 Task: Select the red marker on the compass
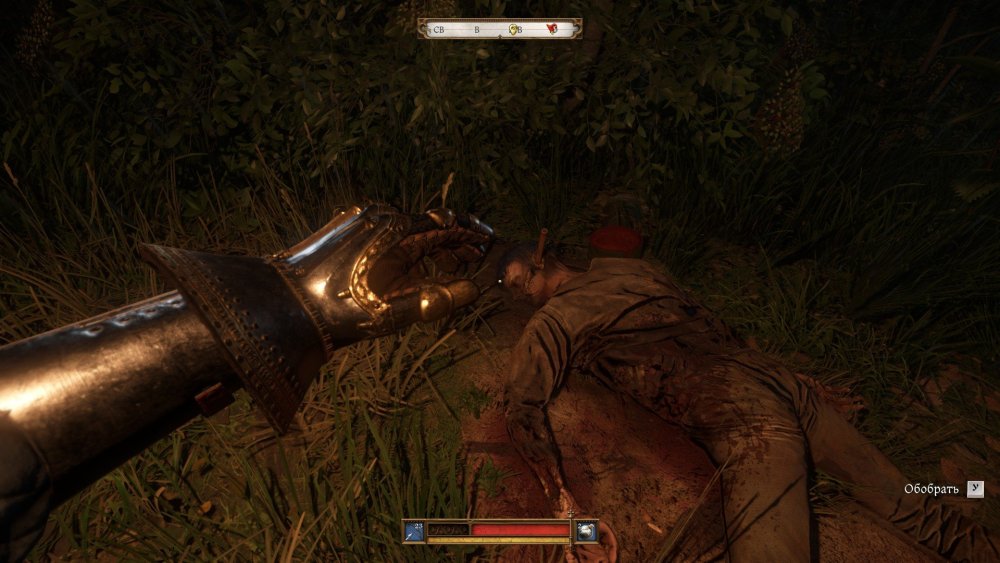coord(551,30)
